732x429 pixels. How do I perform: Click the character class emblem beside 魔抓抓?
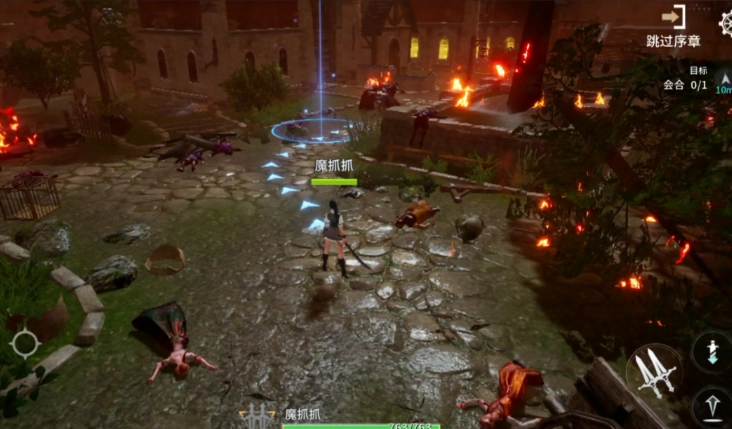point(258,416)
